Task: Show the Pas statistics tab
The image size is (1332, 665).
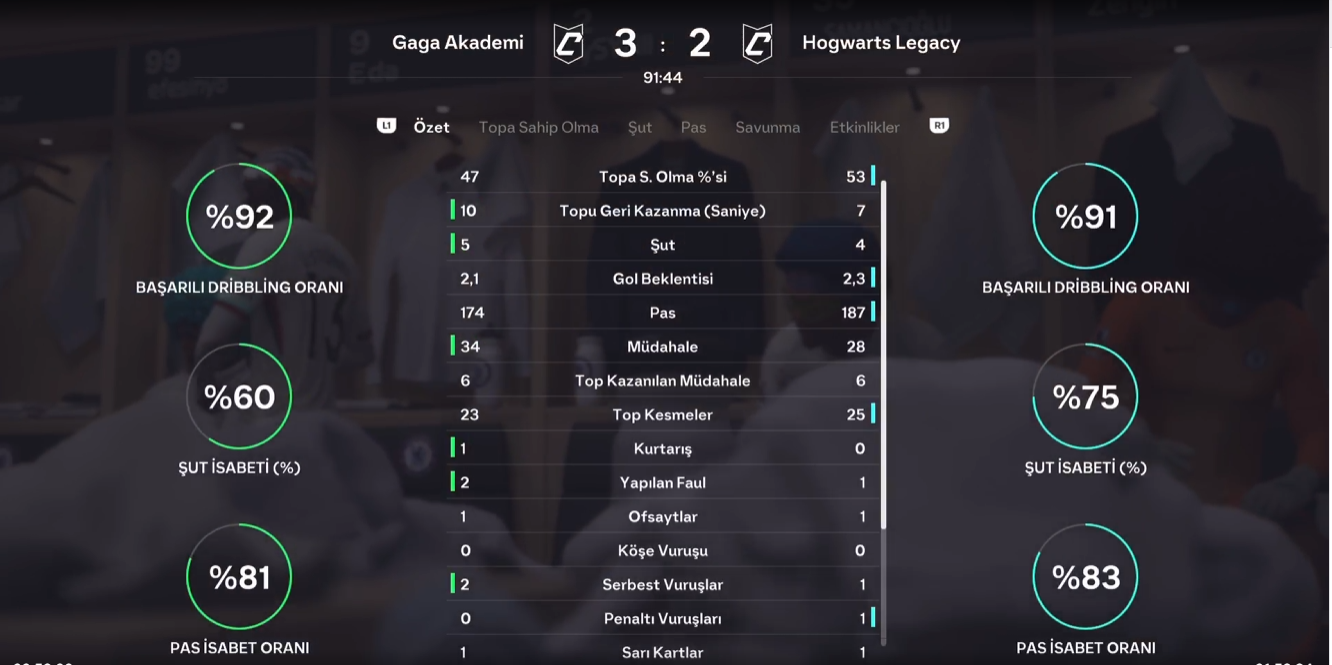Action: pyautogui.click(x=693, y=127)
